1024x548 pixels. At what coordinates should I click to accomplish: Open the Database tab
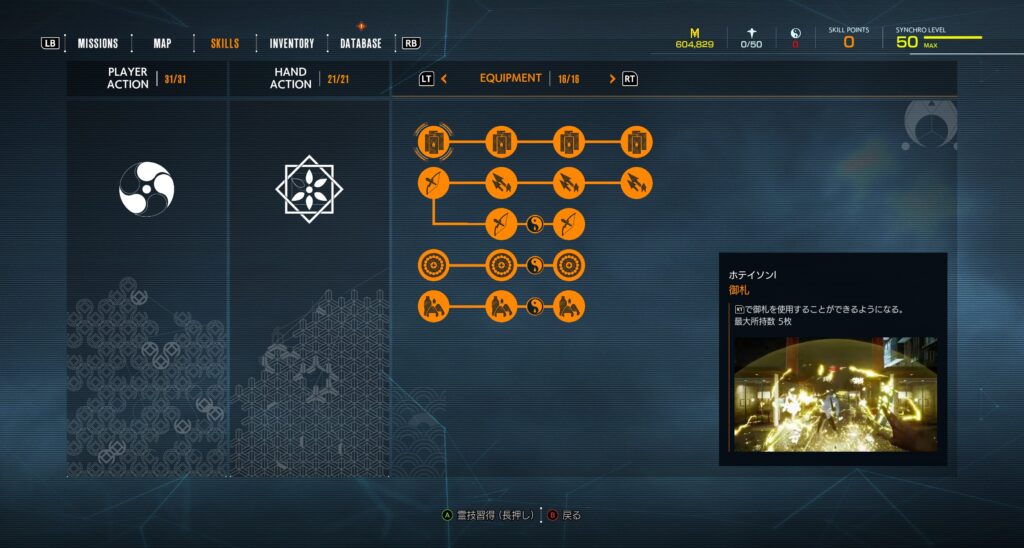pos(361,43)
